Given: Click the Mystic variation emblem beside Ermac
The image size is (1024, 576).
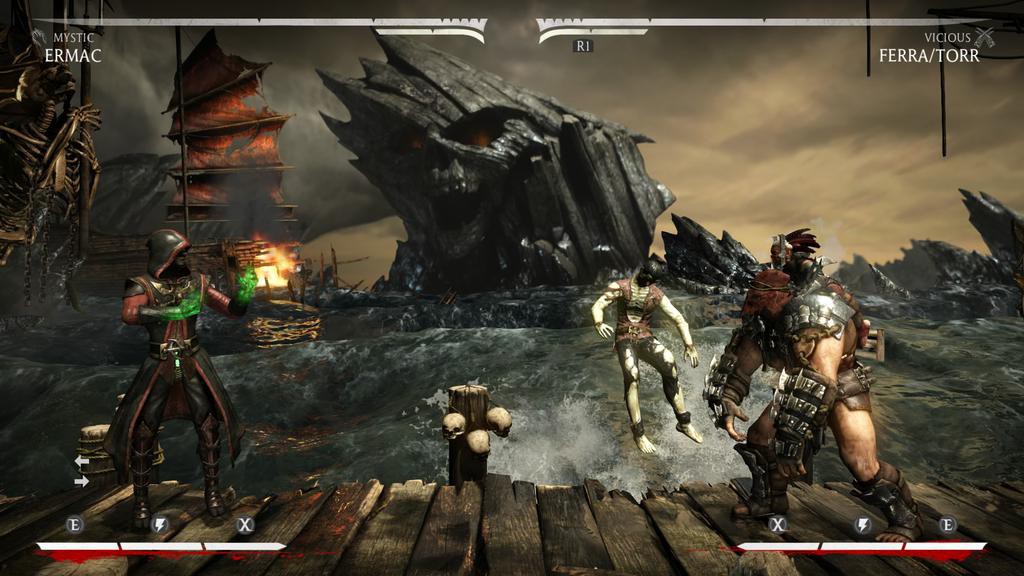Looking at the screenshot, I should point(39,38).
